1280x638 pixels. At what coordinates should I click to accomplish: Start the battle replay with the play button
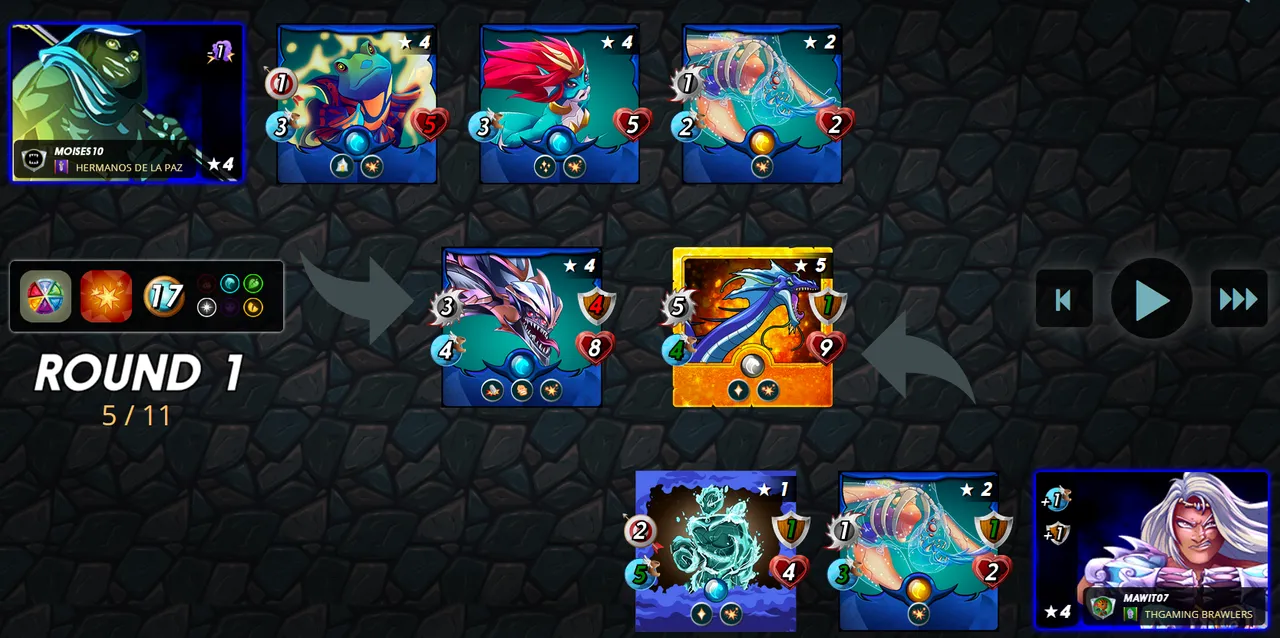[x=1151, y=298]
